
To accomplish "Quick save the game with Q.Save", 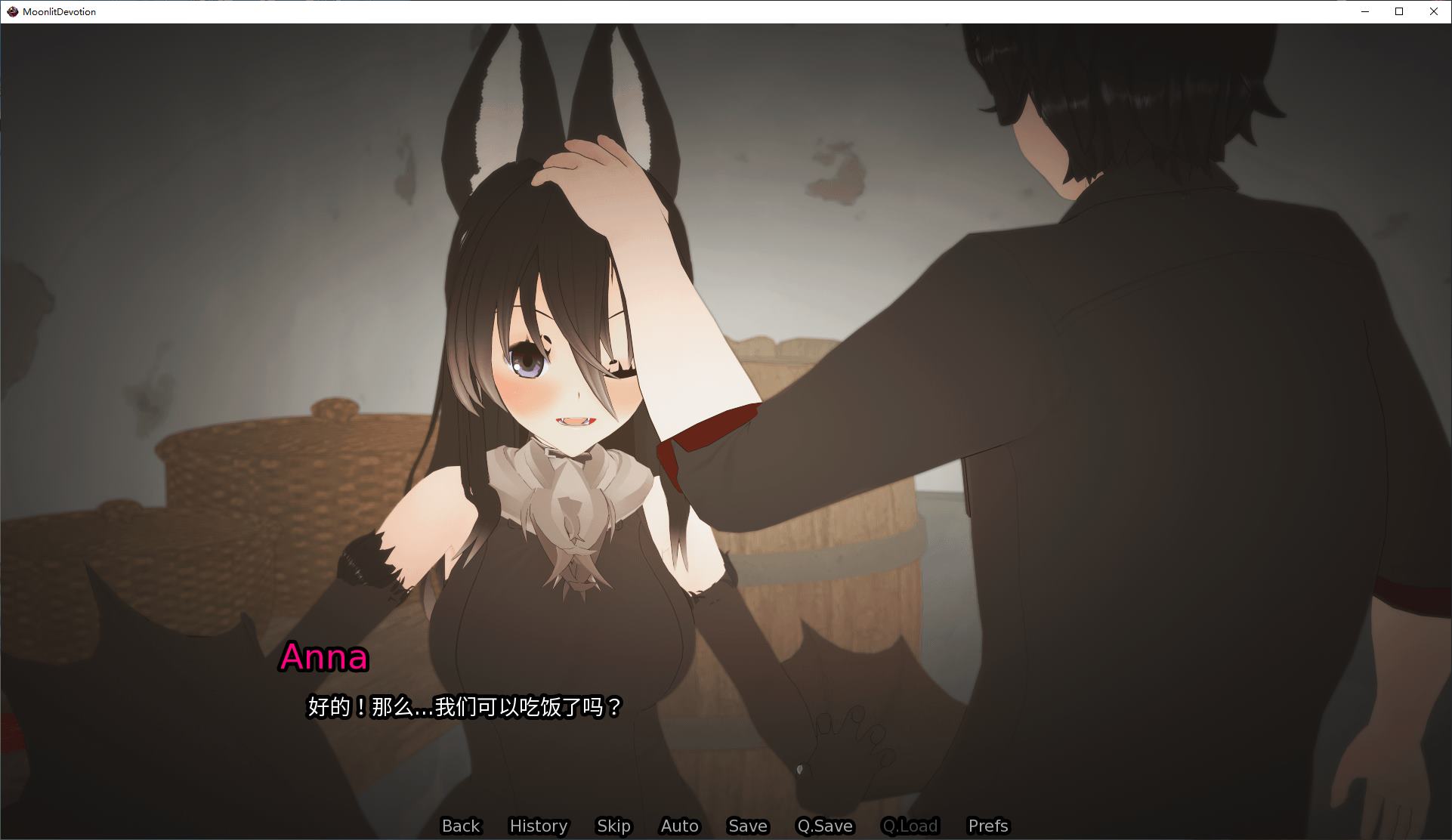I will [x=825, y=826].
